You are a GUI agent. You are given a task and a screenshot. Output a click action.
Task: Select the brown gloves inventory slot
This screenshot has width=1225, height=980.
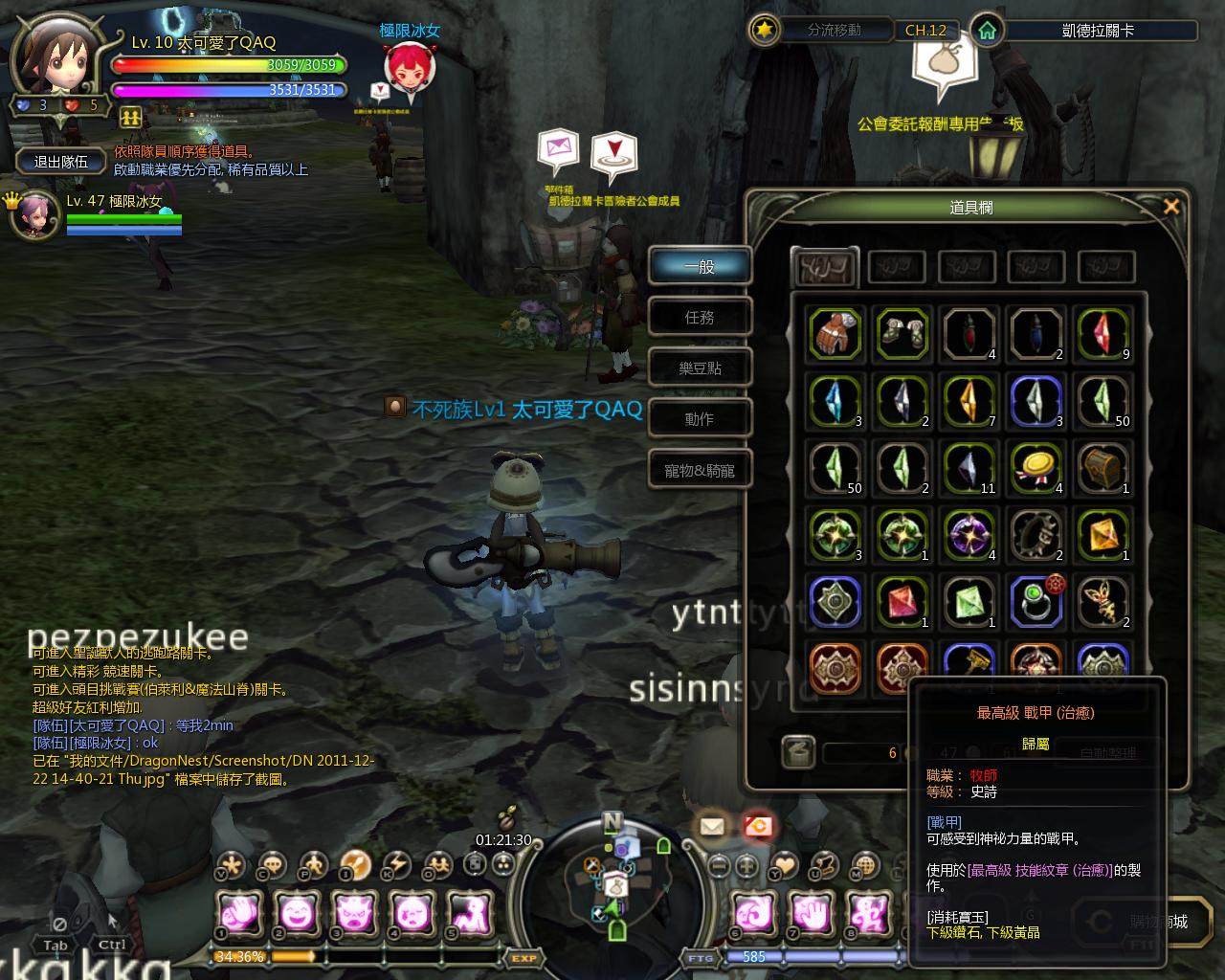[835, 334]
